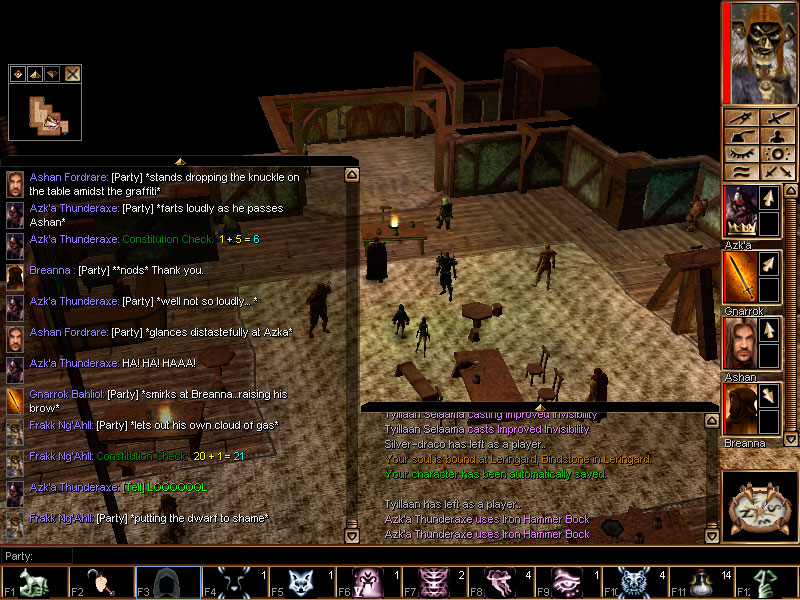Activate the F5 cat face quickslot
800x600 pixels.
pyautogui.click(x=299, y=583)
